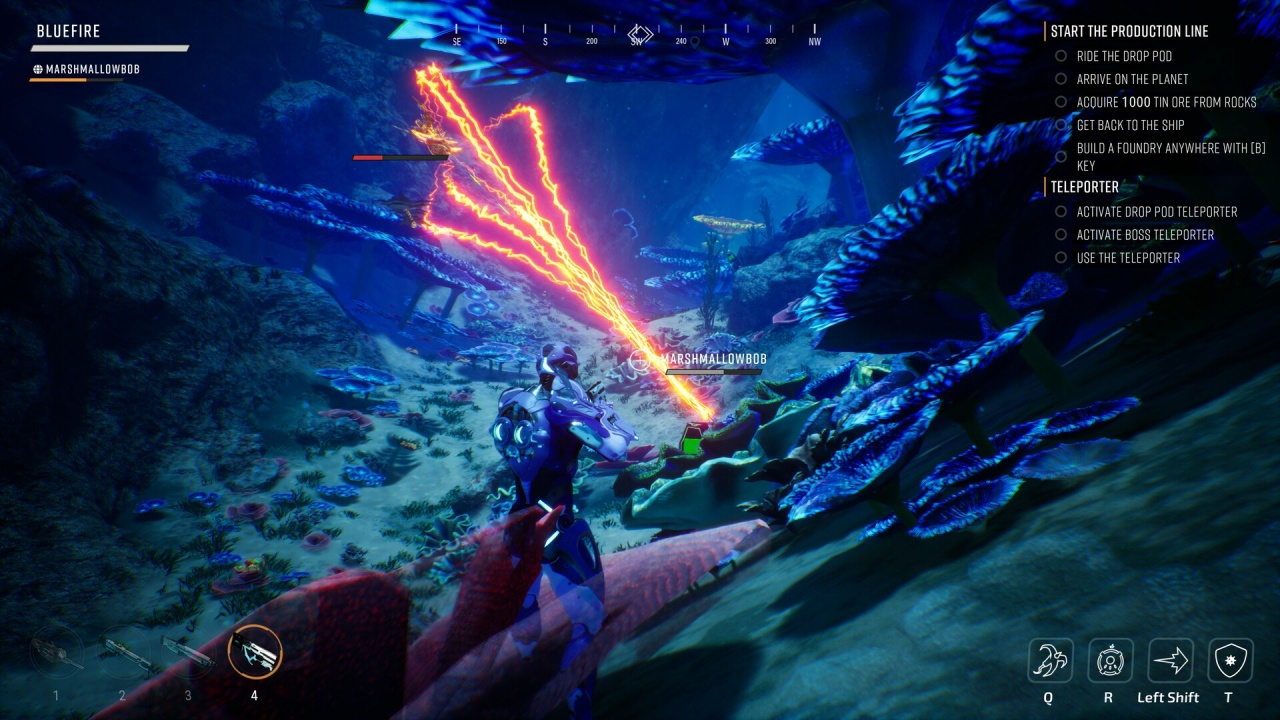1280x720 pixels.
Task: Trigger the arrow dash ability
Action: (x=1170, y=660)
